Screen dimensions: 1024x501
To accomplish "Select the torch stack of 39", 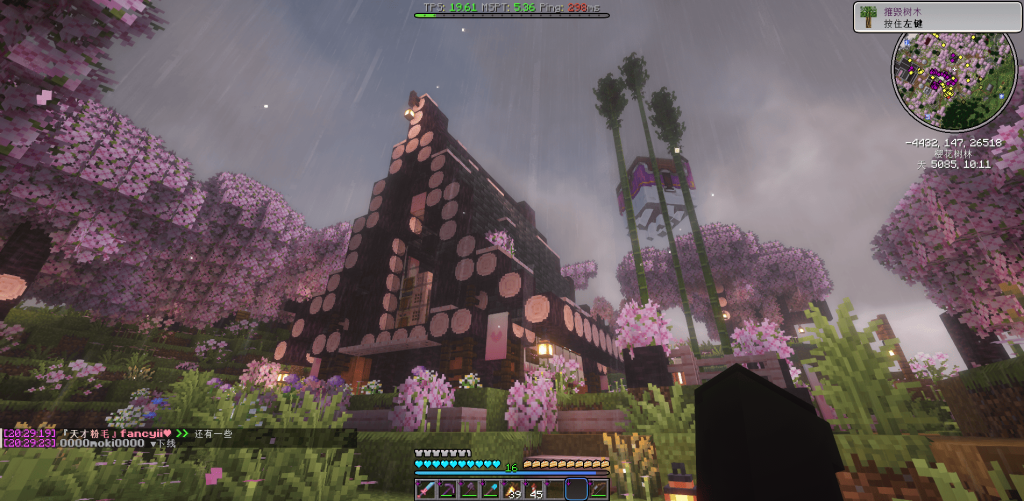I will (511, 489).
